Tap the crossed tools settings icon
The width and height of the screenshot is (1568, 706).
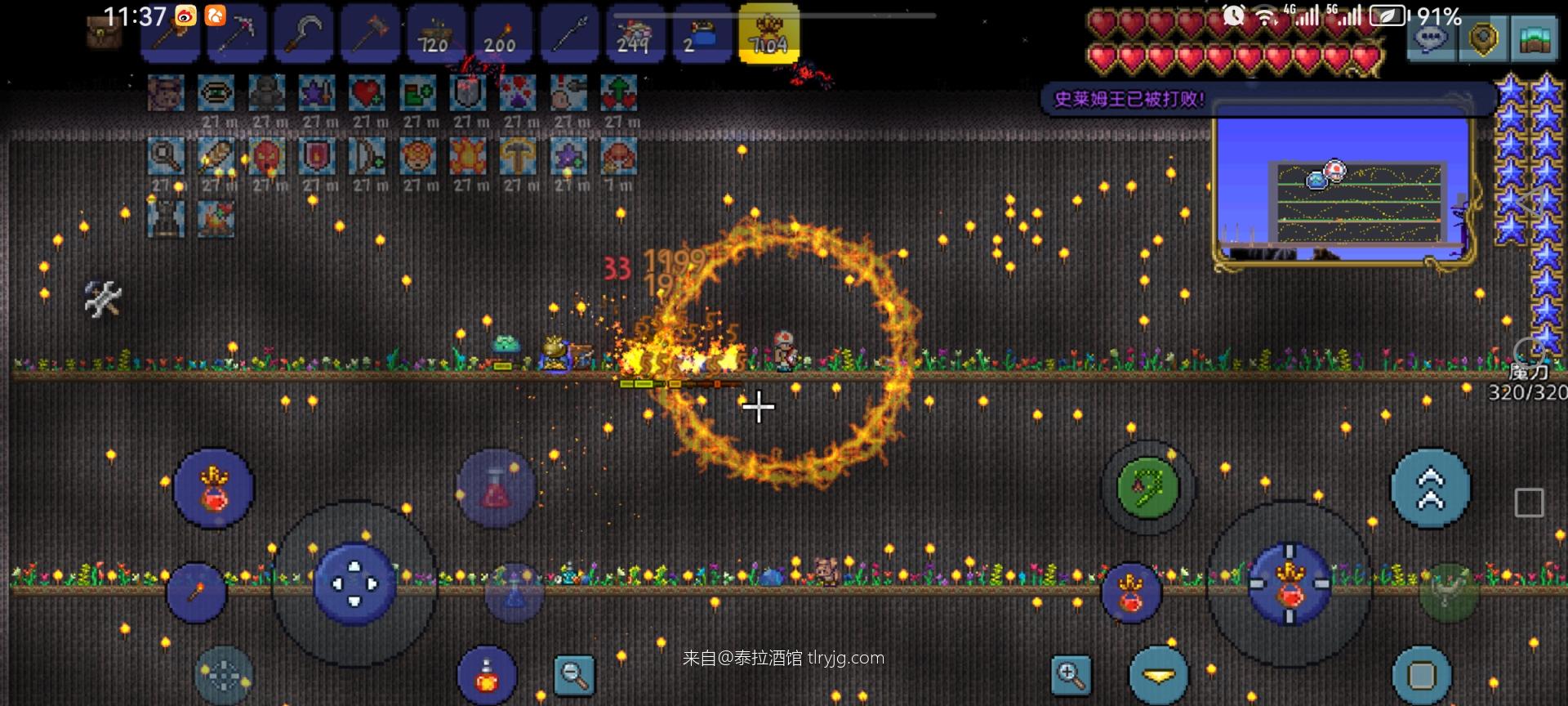[104, 298]
